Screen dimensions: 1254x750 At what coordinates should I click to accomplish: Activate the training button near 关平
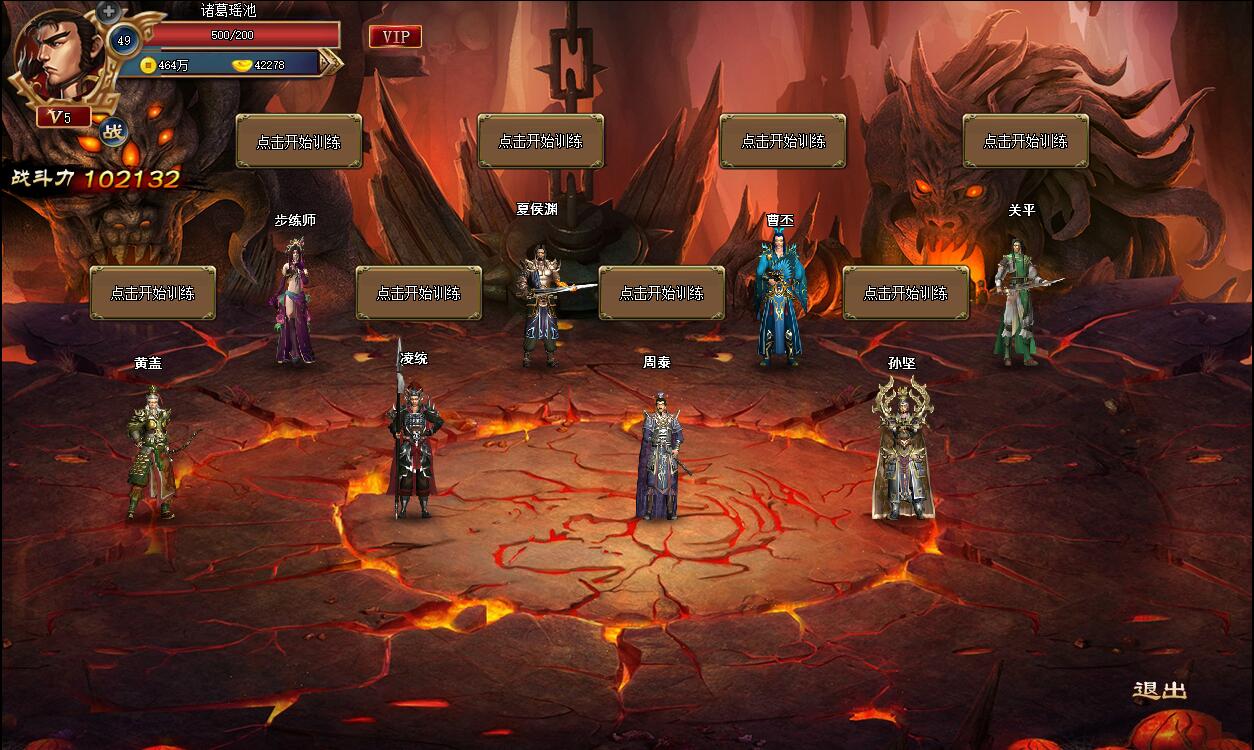(1025, 141)
